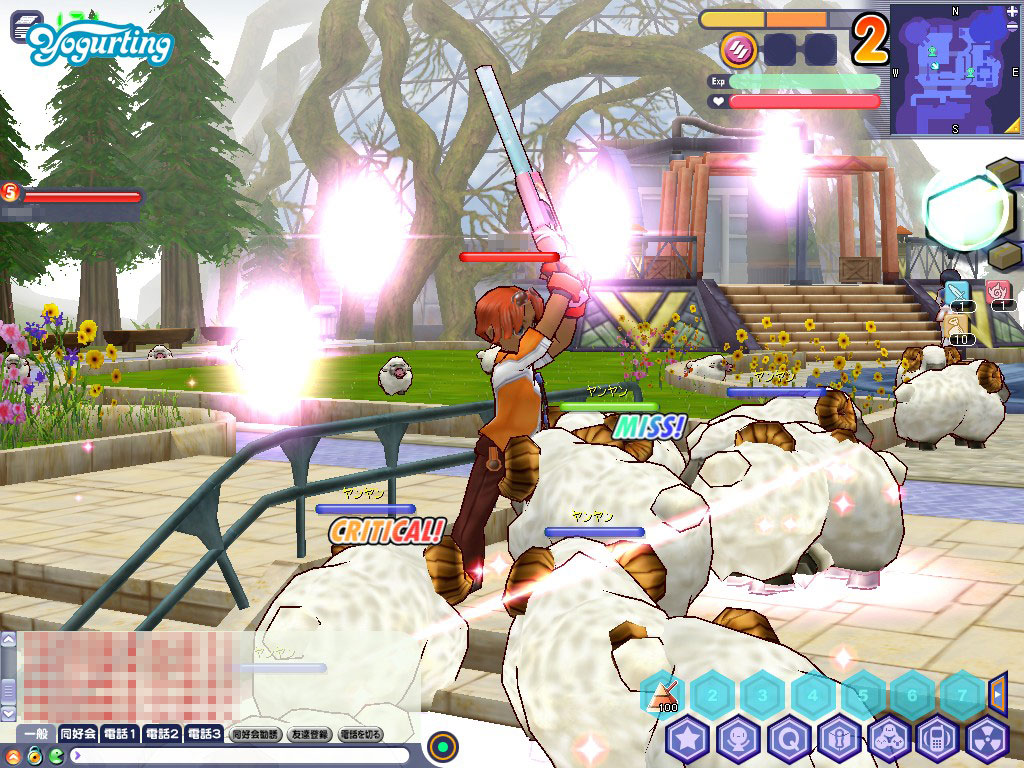This screenshot has height=768, width=1024.
Task: Focus the chat text input field
Action: (x=240, y=755)
